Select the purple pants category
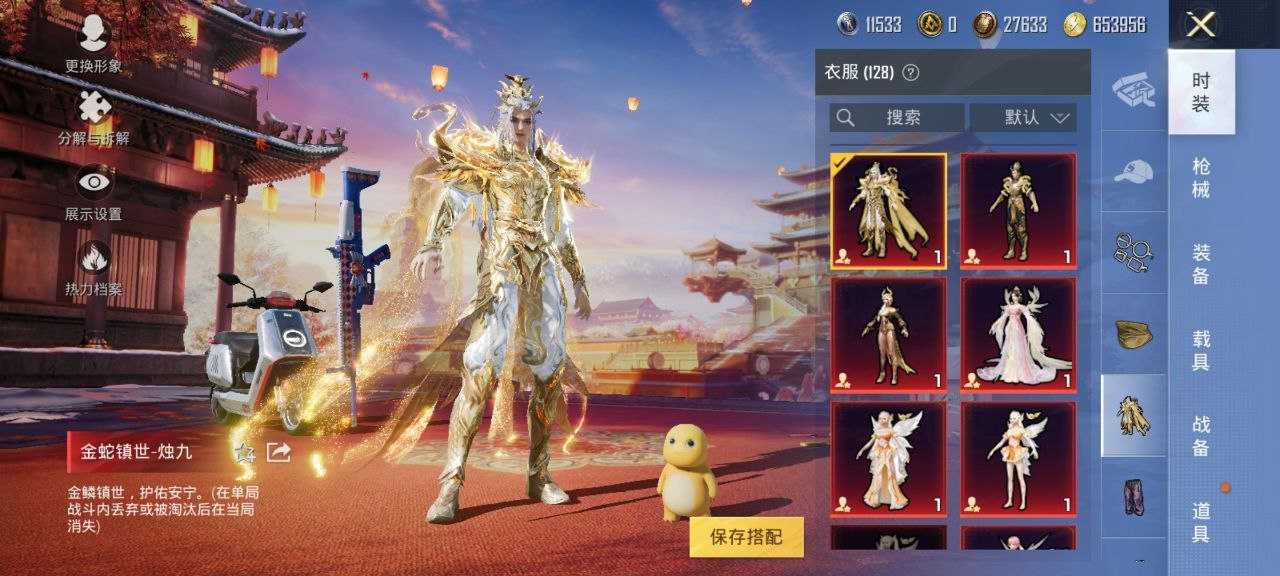 [x=1134, y=497]
